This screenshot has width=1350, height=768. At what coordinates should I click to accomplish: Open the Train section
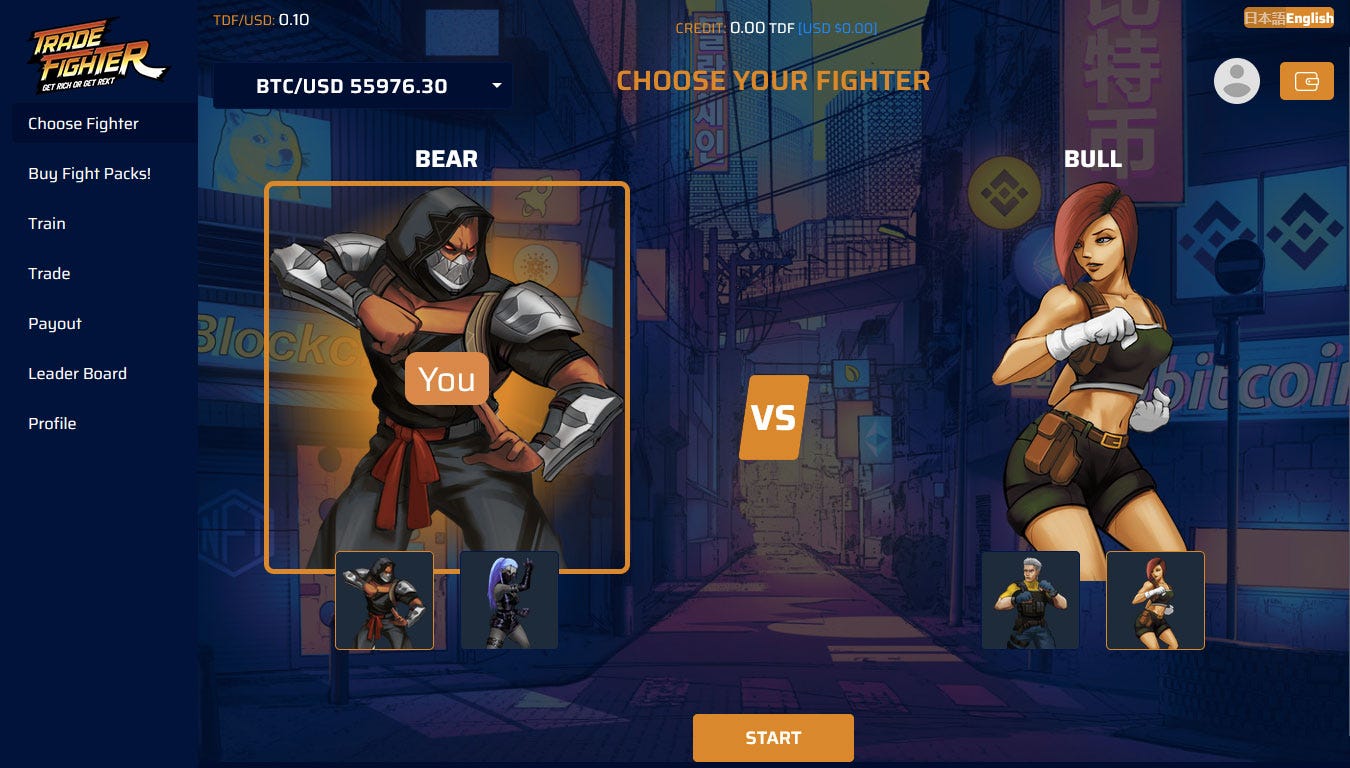[47, 224]
